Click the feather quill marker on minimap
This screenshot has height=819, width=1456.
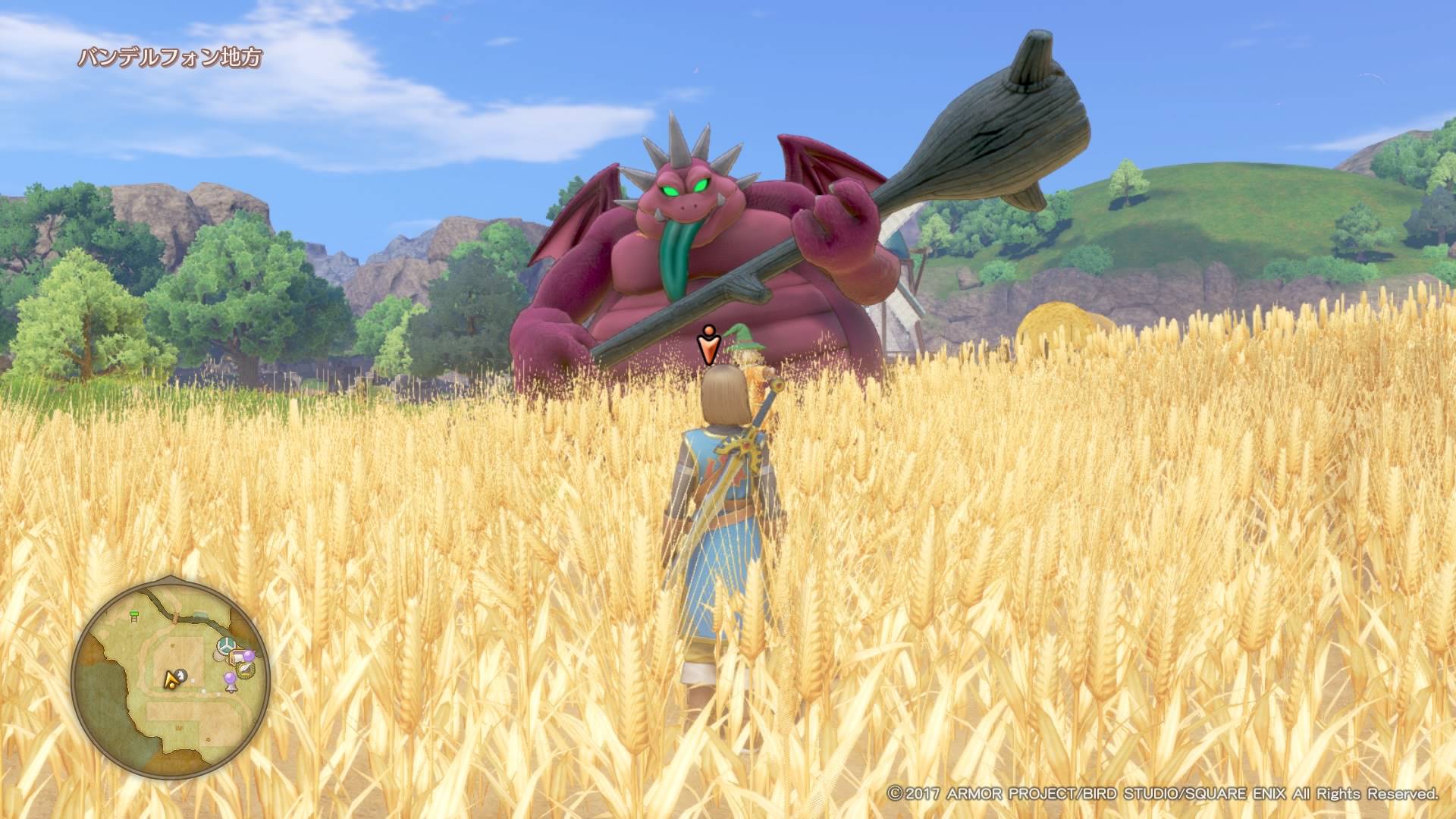(x=246, y=668)
